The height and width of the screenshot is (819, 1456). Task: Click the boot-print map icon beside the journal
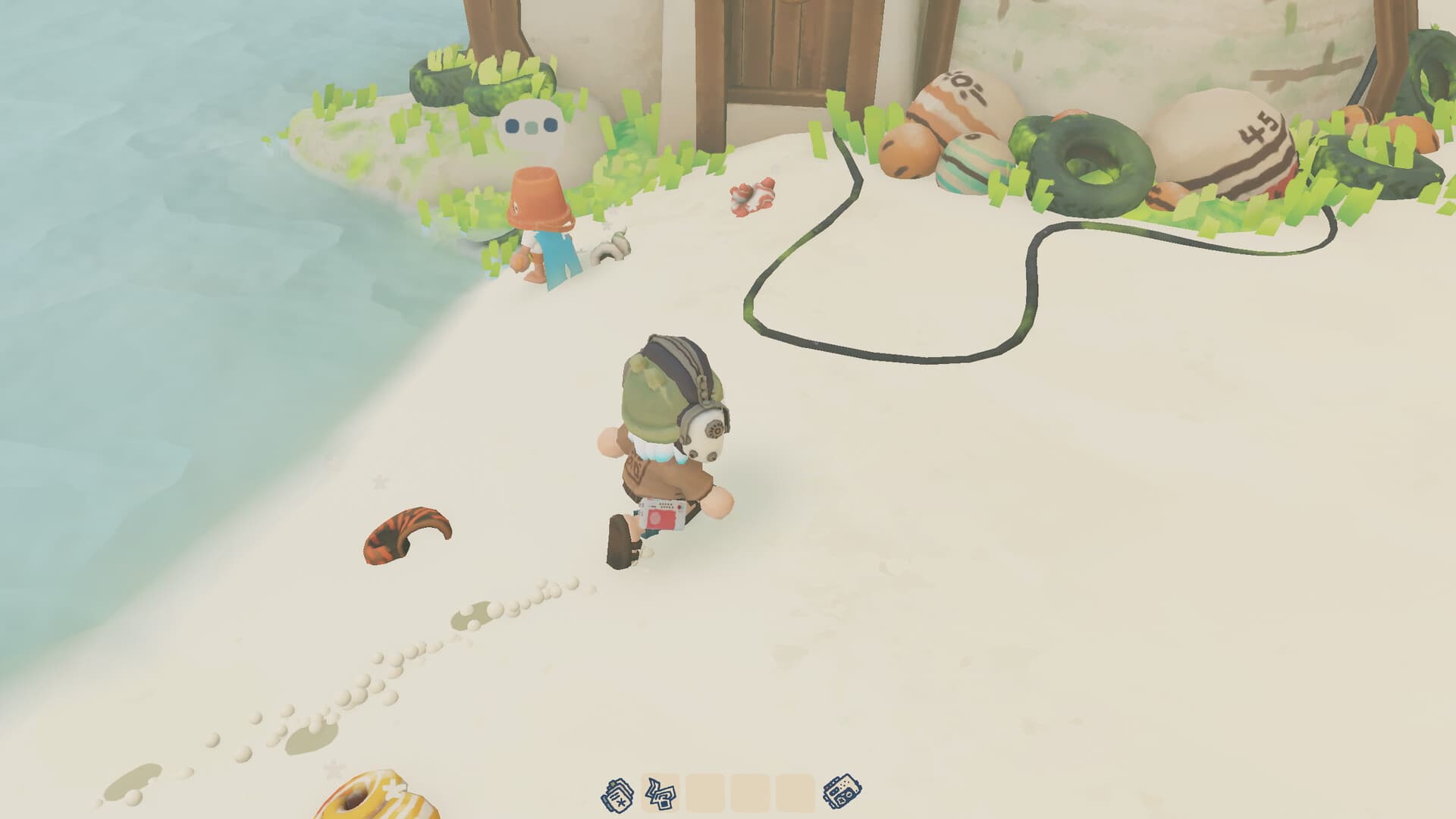661,793
